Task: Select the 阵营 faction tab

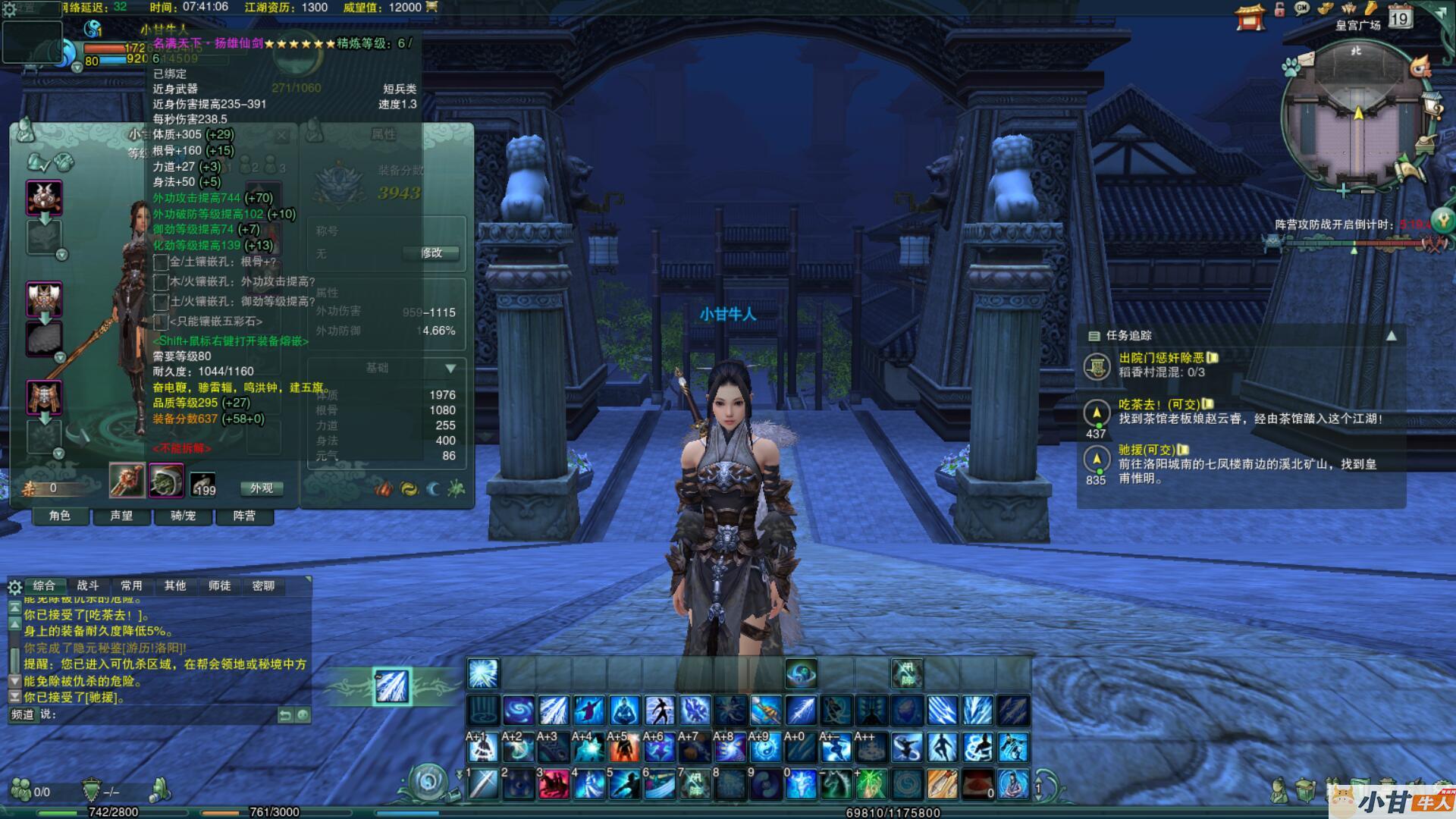Action: point(244,516)
